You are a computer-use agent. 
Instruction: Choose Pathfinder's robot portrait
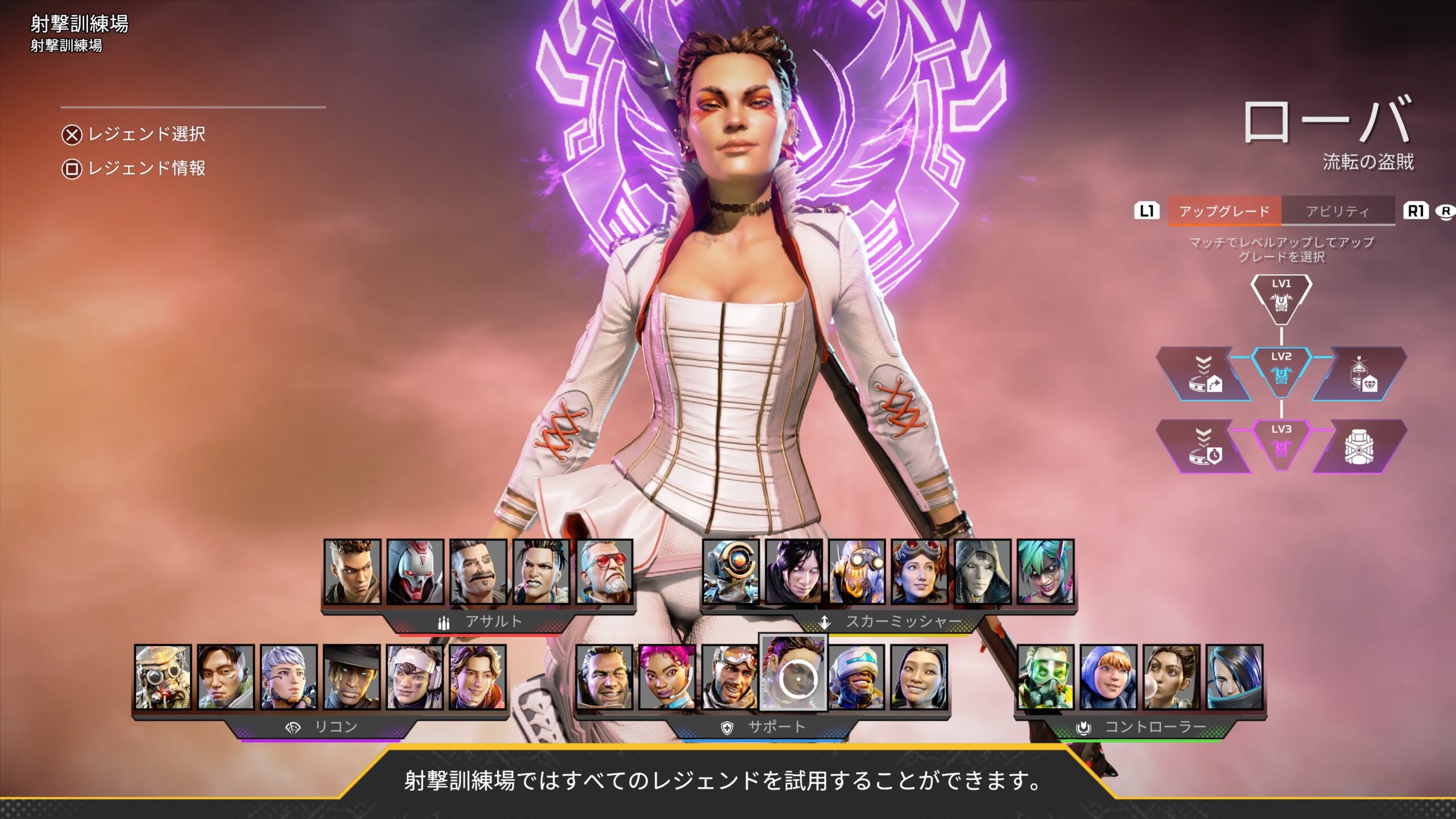point(731,572)
